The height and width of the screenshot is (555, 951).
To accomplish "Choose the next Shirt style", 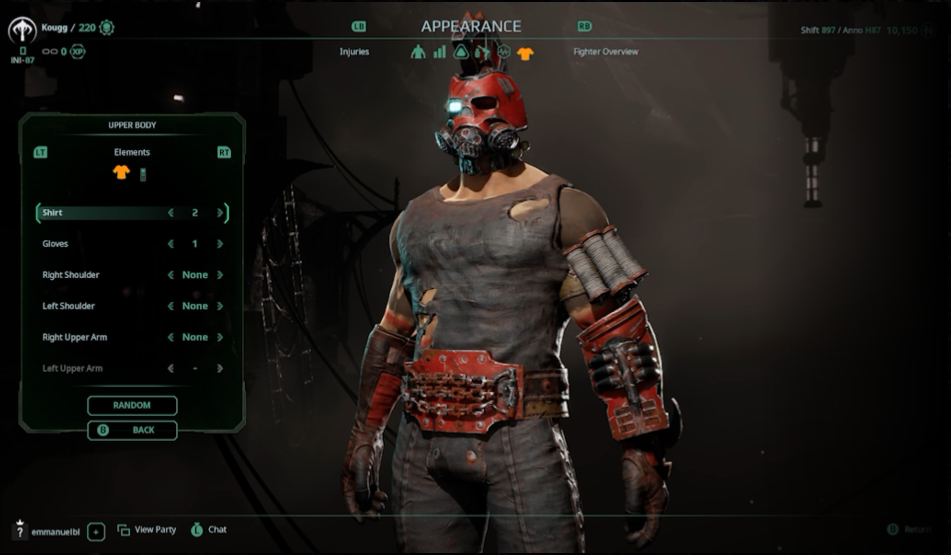I will (x=220, y=213).
